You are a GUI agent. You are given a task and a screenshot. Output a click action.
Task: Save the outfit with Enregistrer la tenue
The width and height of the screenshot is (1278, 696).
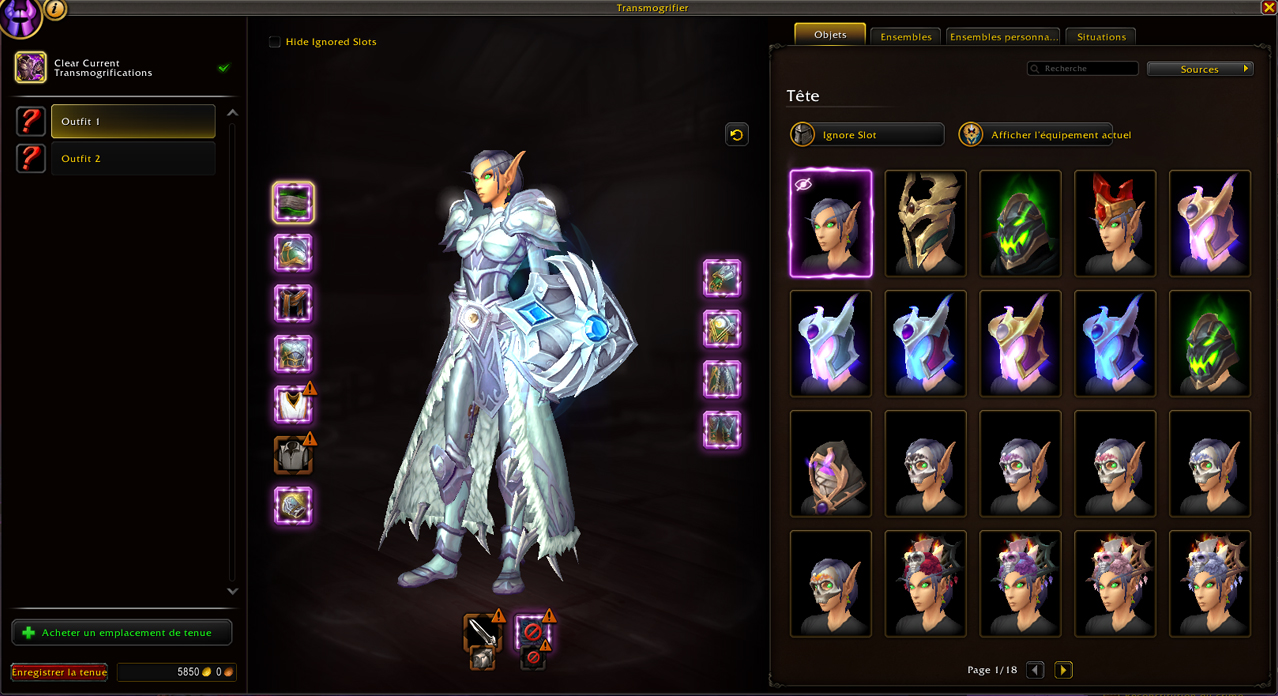coord(59,672)
